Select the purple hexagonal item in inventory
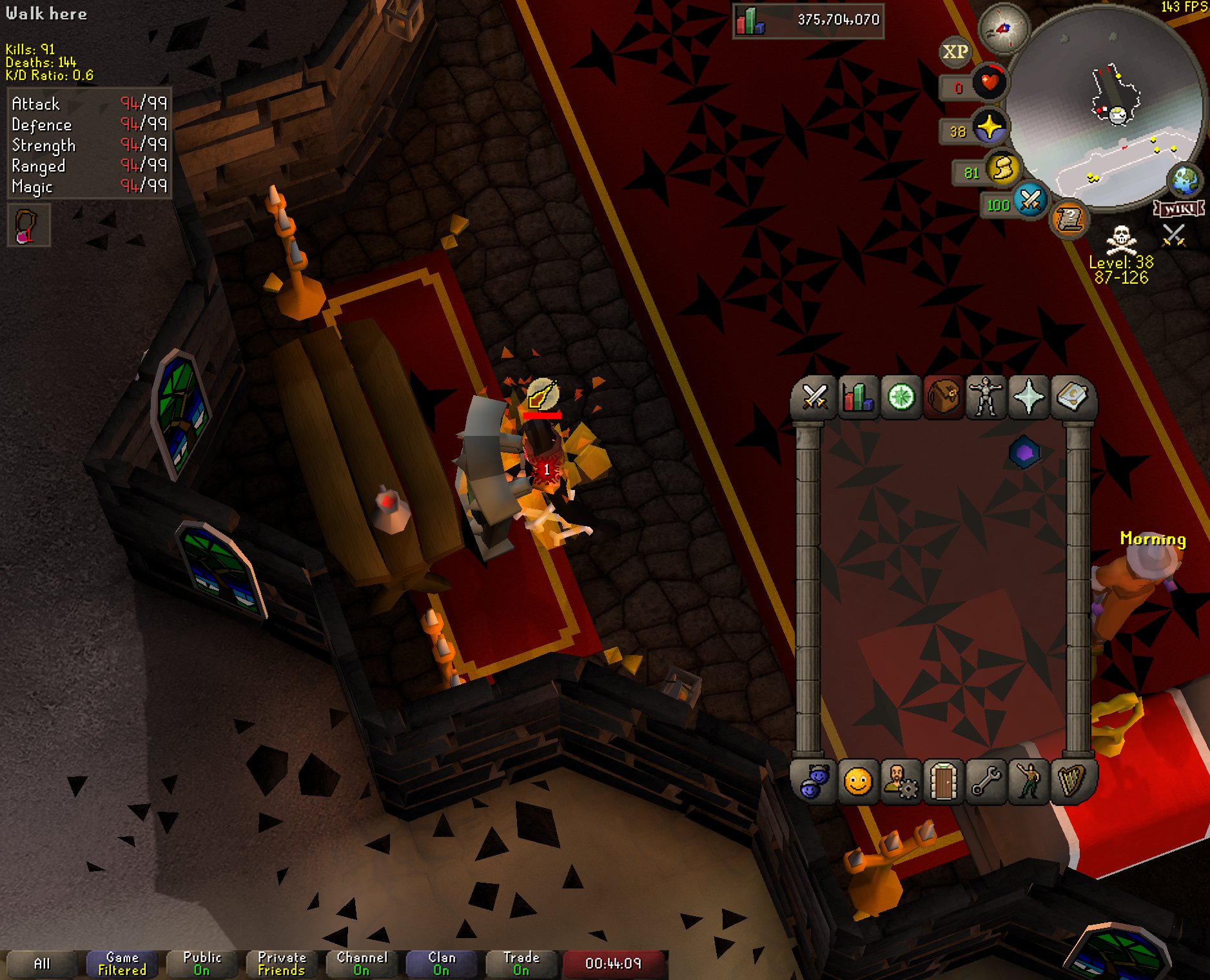1210x980 pixels. [1024, 453]
